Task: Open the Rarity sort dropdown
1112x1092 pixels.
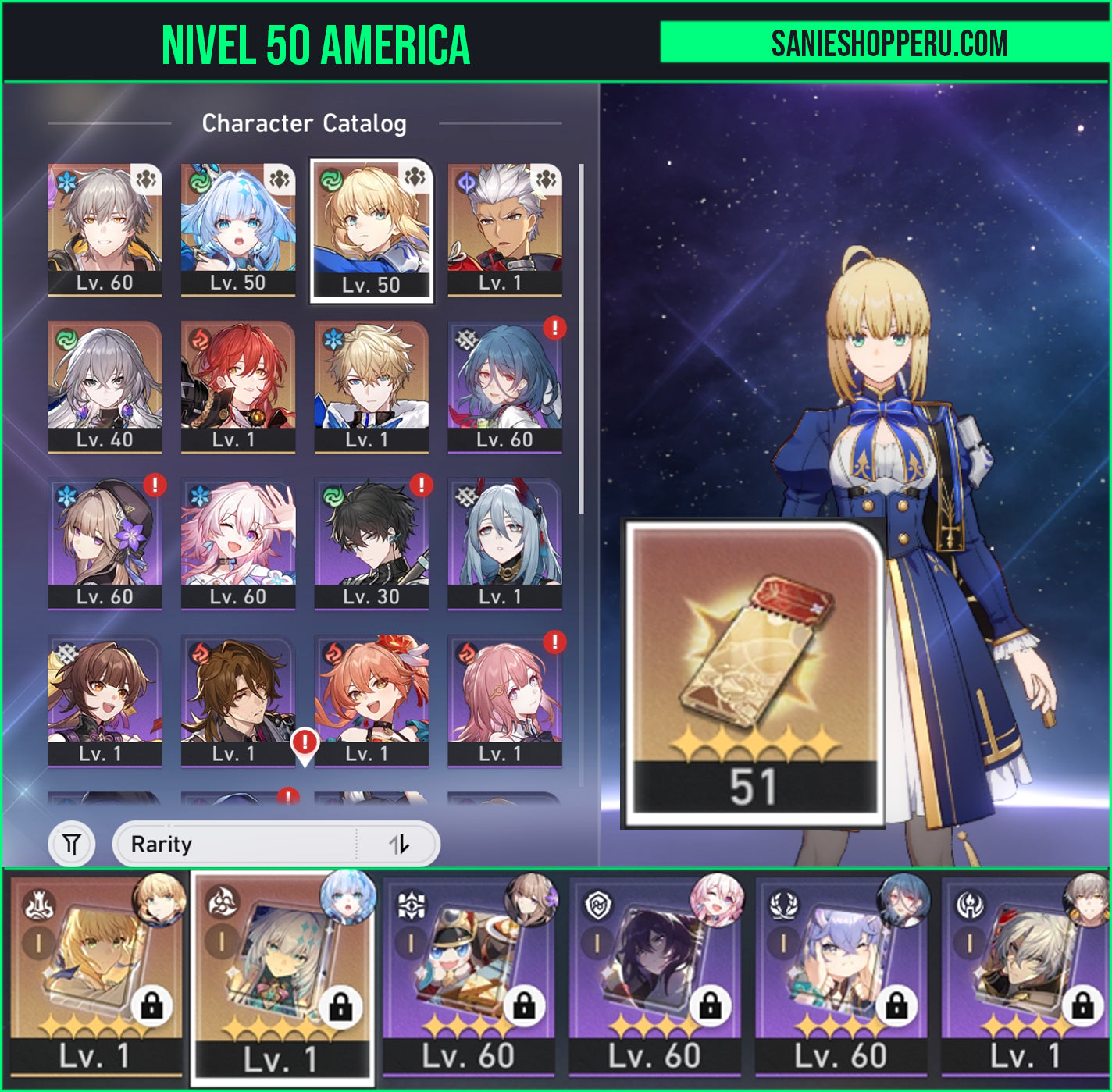Action: tap(234, 844)
